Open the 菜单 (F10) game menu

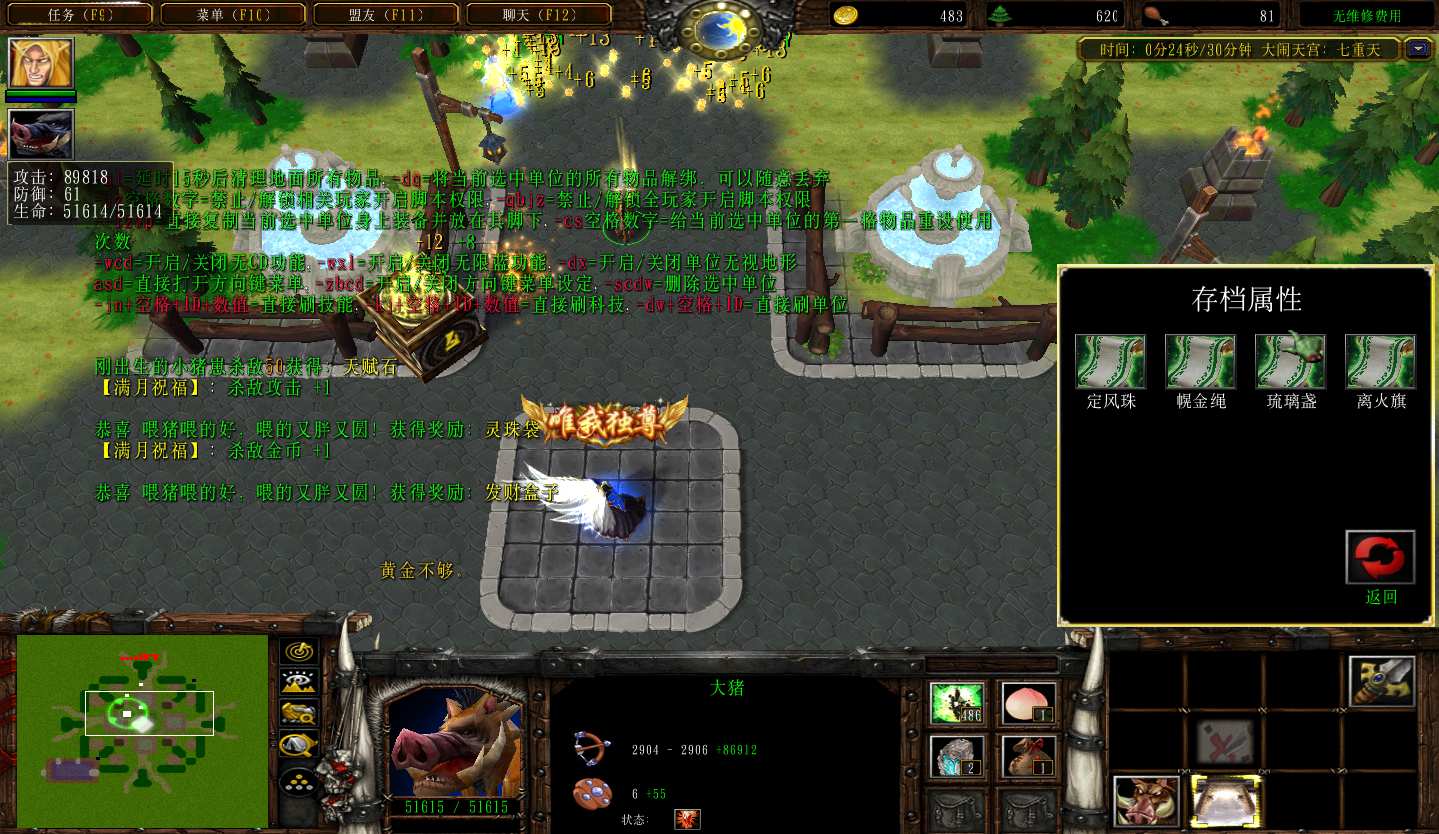(x=236, y=15)
